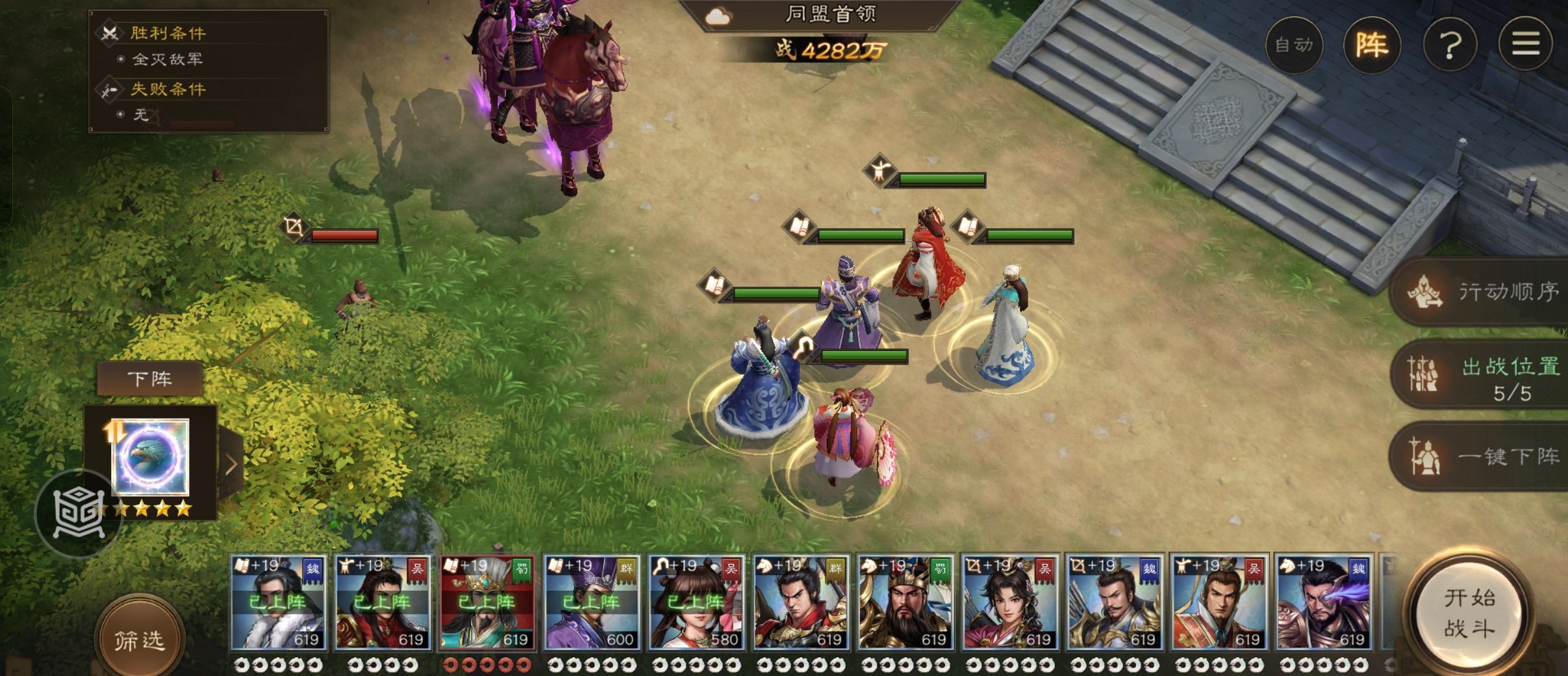The height and width of the screenshot is (676, 1568).
Task: Toggle 自动 auto-battle mode
Action: 1294,45
